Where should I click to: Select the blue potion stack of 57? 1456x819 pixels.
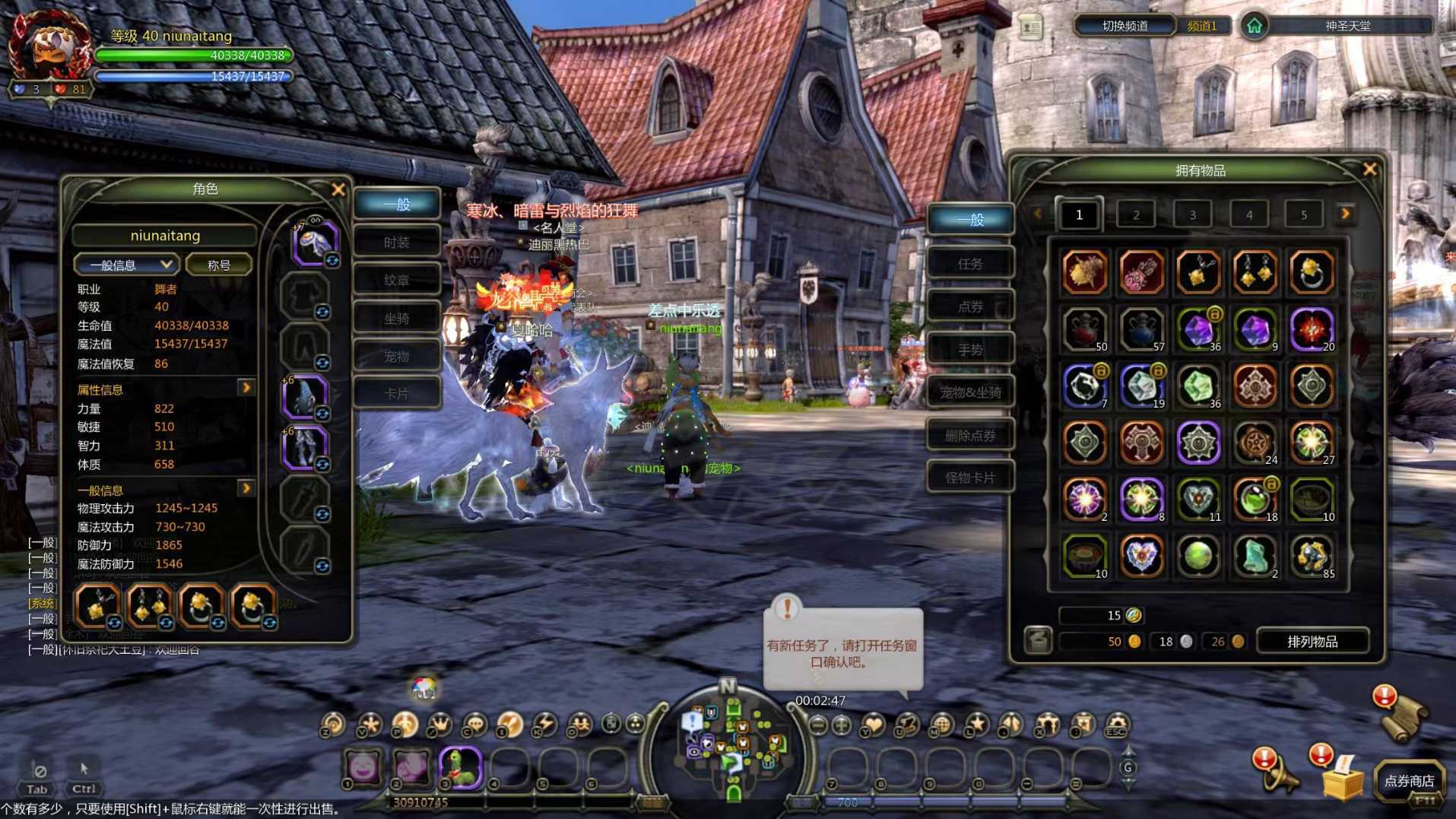click(x=1141, y=329)
